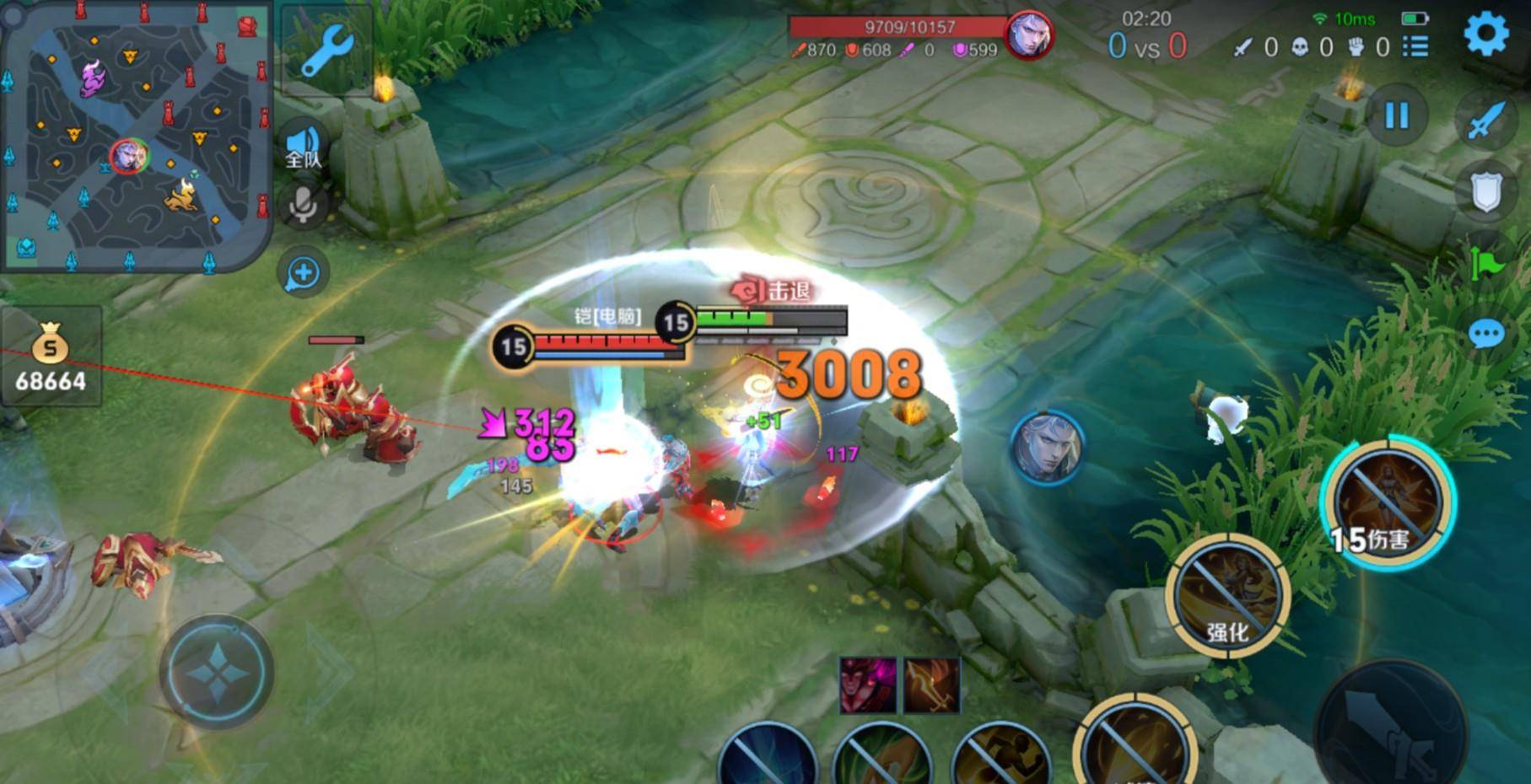
Task: Select the white-haired hero portrait by the river
Action: pos(1047,448)
